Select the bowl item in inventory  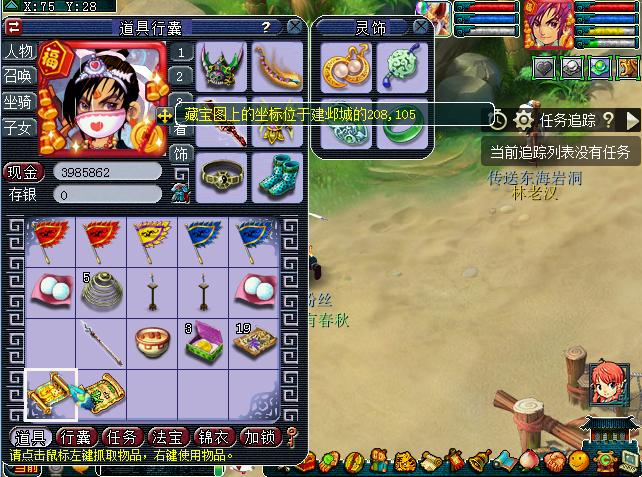(x=154, y=342)
